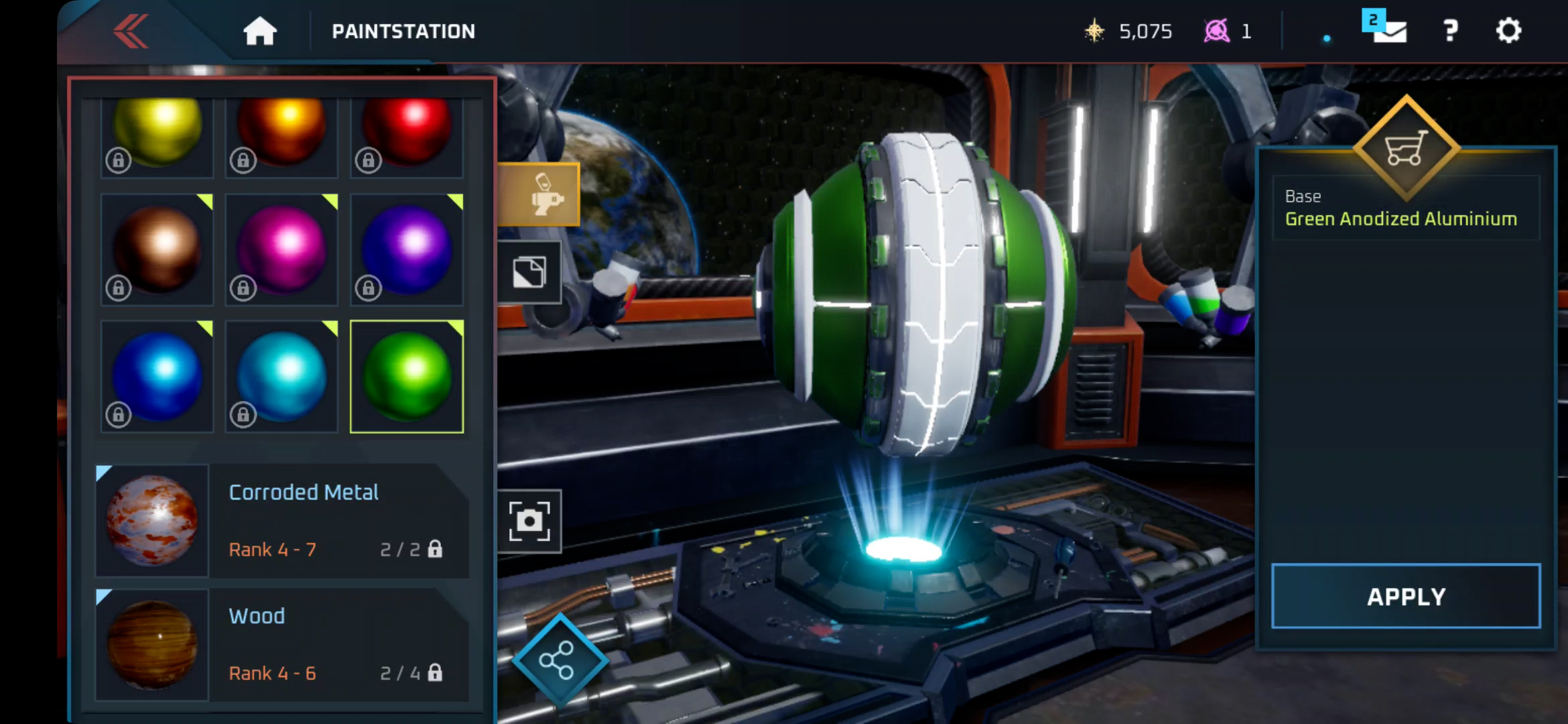Viewport: 1568px width, 724px height.
Task: Select the spray gun paint tab
Action: click(x=540, y=195)
